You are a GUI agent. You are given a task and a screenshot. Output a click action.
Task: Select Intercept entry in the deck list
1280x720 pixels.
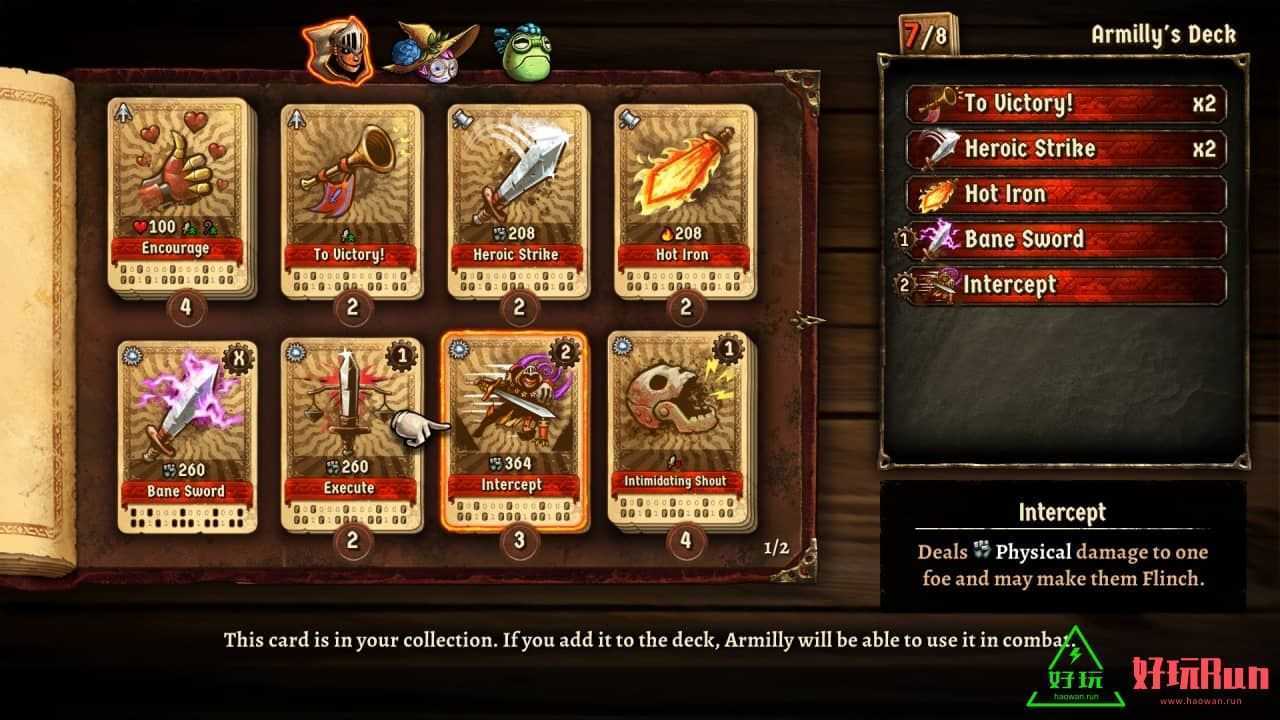pos(1066,285)
